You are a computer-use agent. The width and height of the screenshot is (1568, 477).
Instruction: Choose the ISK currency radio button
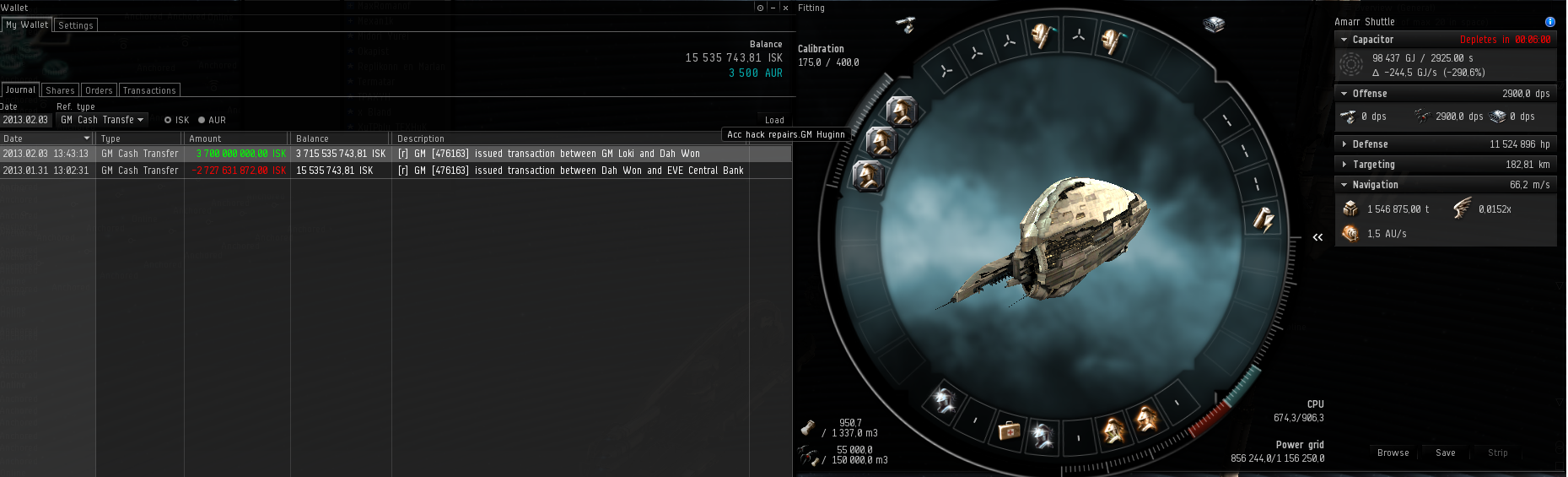[169, 120]
